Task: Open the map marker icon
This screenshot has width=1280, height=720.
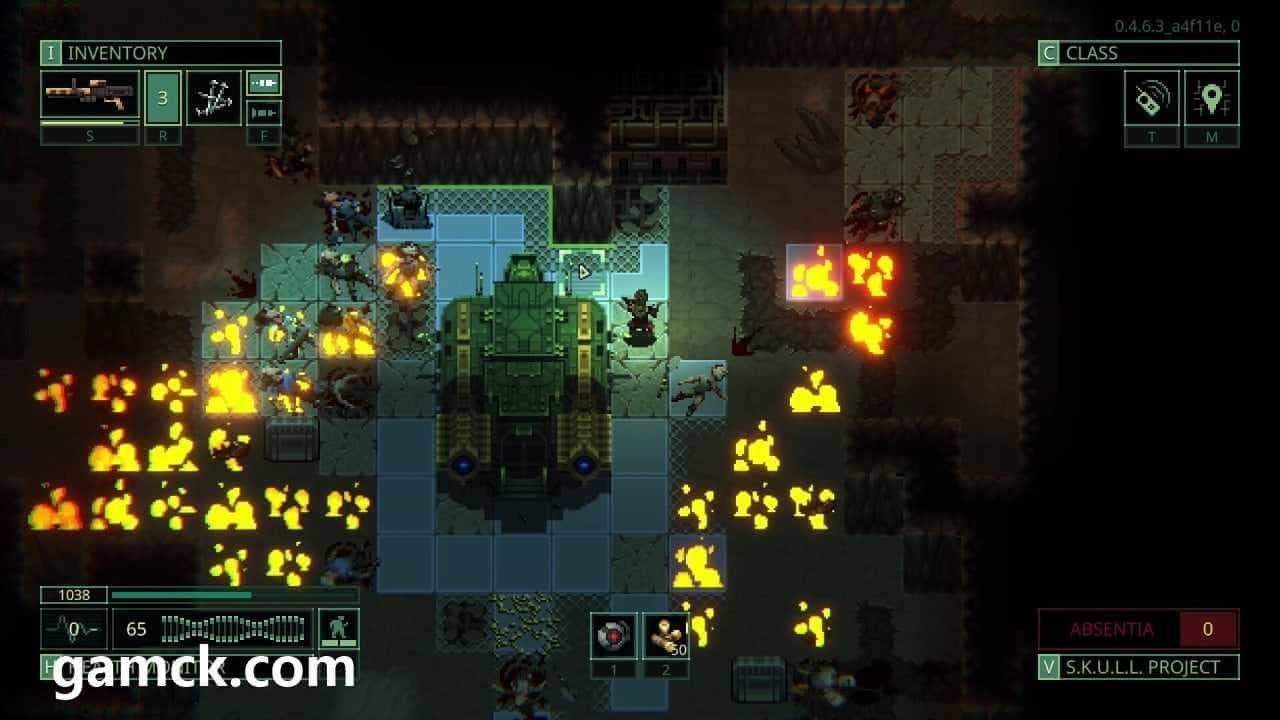Action: coord(1212,98)
